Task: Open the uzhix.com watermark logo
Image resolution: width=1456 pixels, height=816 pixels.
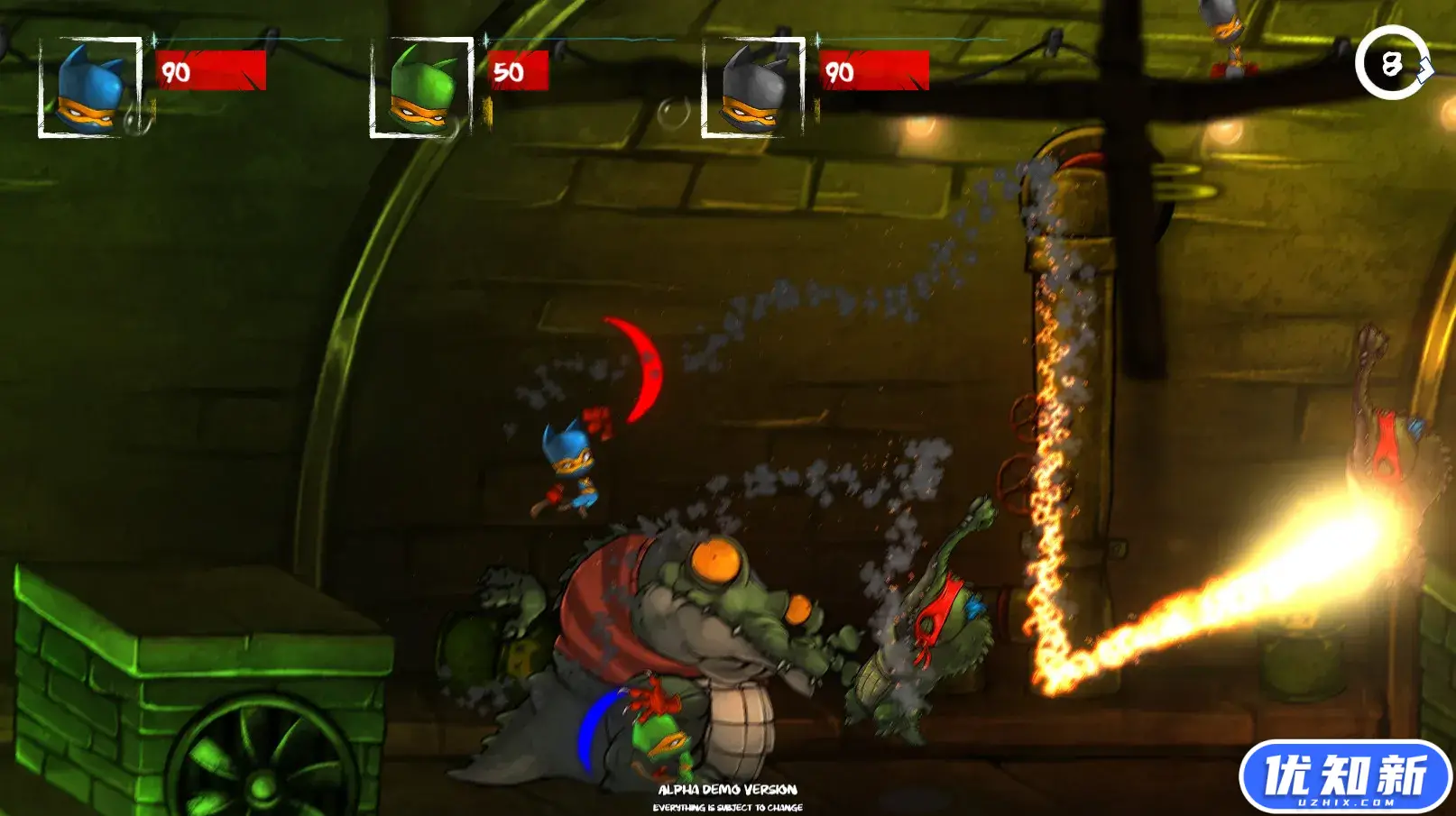Action: pos(1344,776)
